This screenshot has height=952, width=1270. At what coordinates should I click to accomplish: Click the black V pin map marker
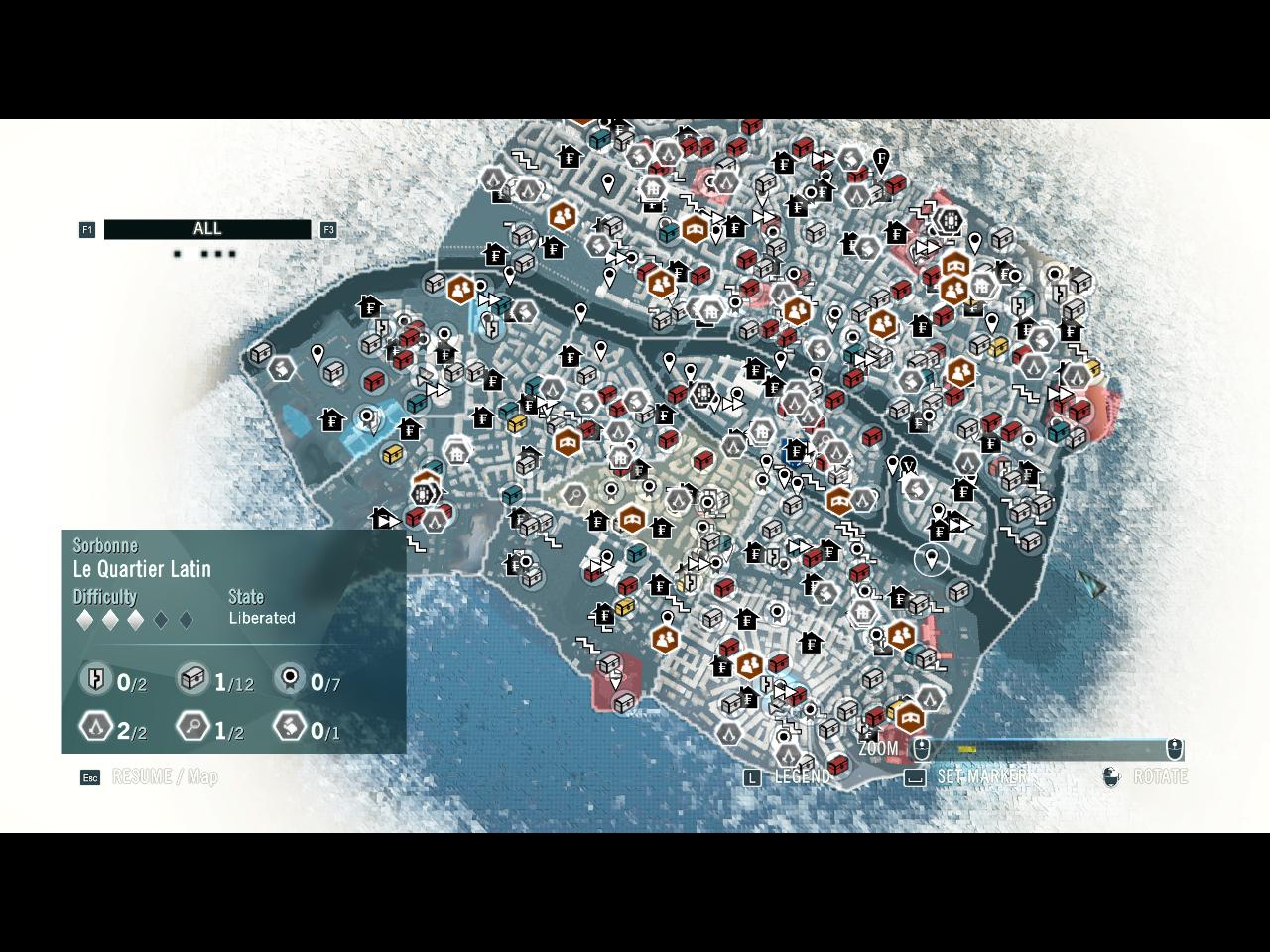point(908,463)
